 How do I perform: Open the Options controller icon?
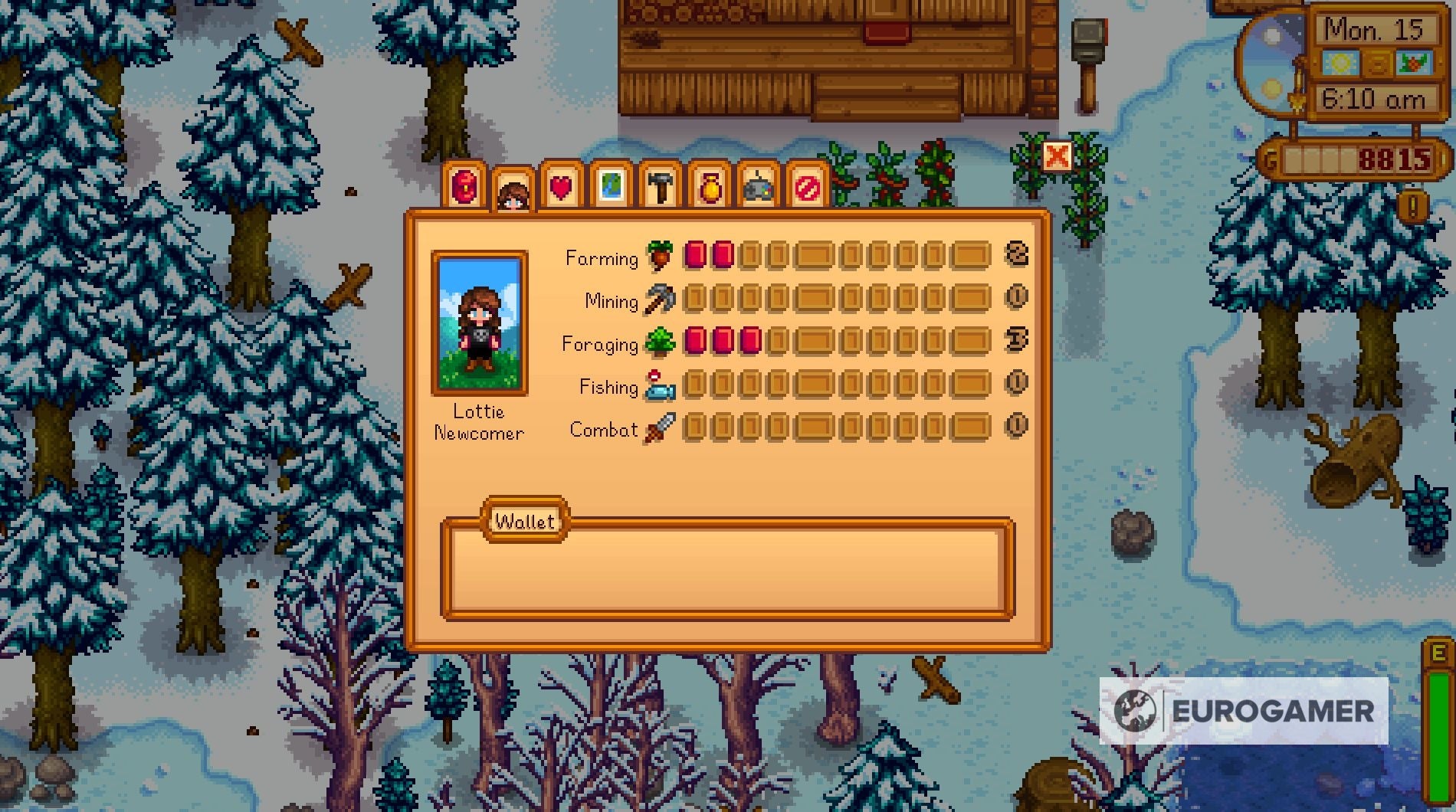coord(758,188)
